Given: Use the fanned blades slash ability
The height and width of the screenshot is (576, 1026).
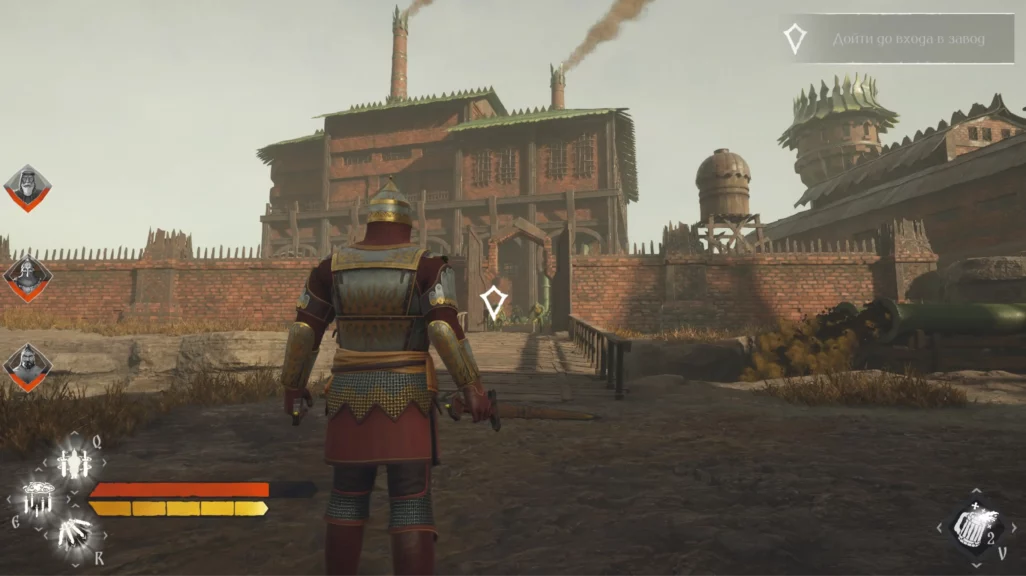Looking at the screenshot, I should point(74,533).
